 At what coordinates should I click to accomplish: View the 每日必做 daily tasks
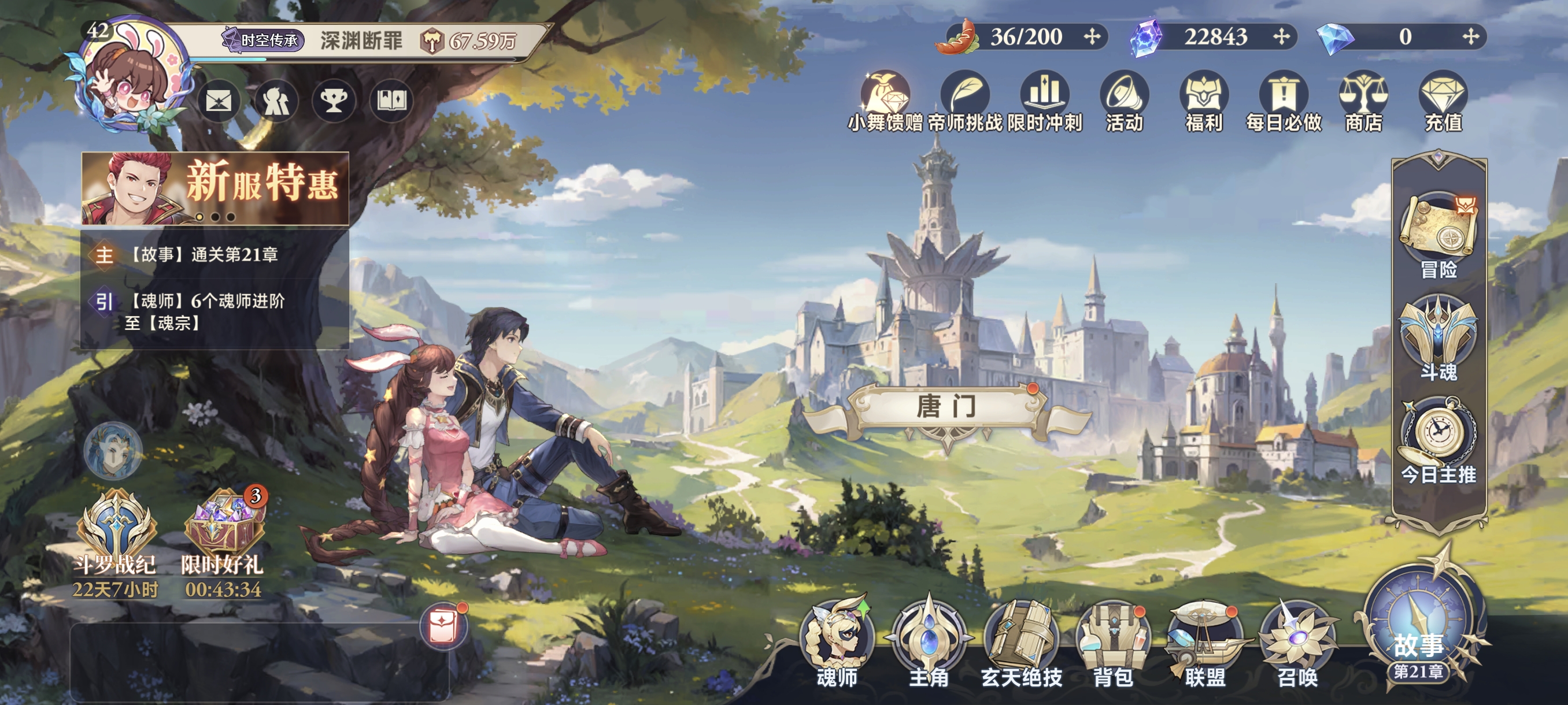1284,102
